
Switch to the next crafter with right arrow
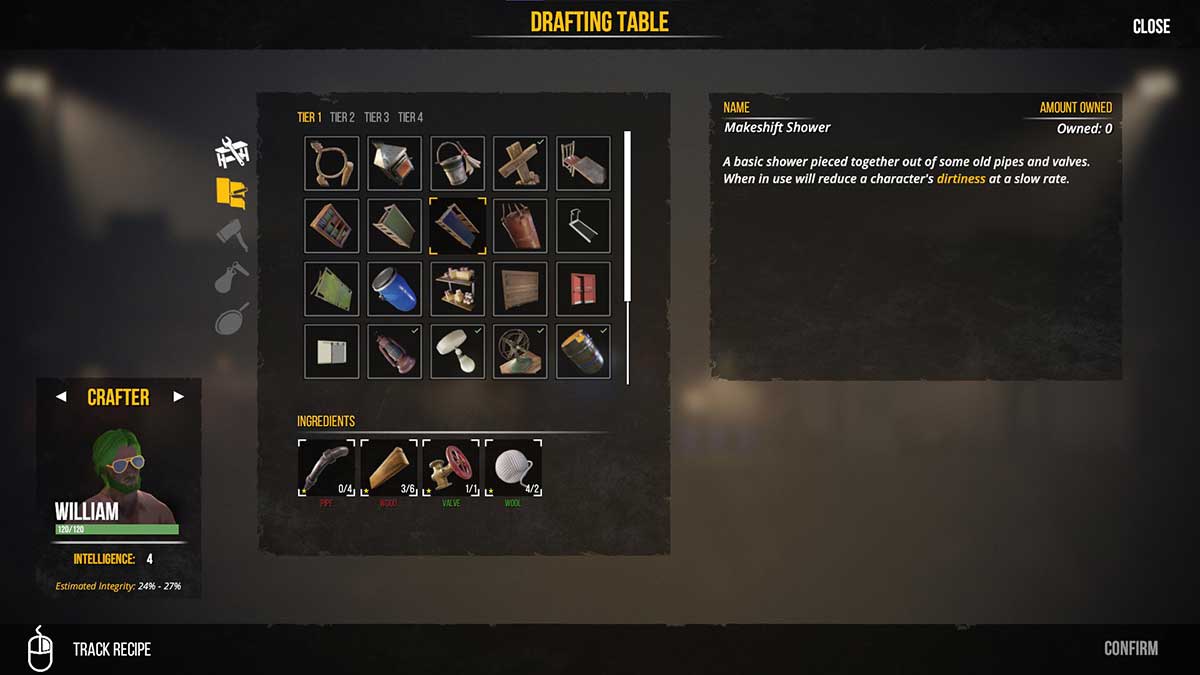[179, 397]
